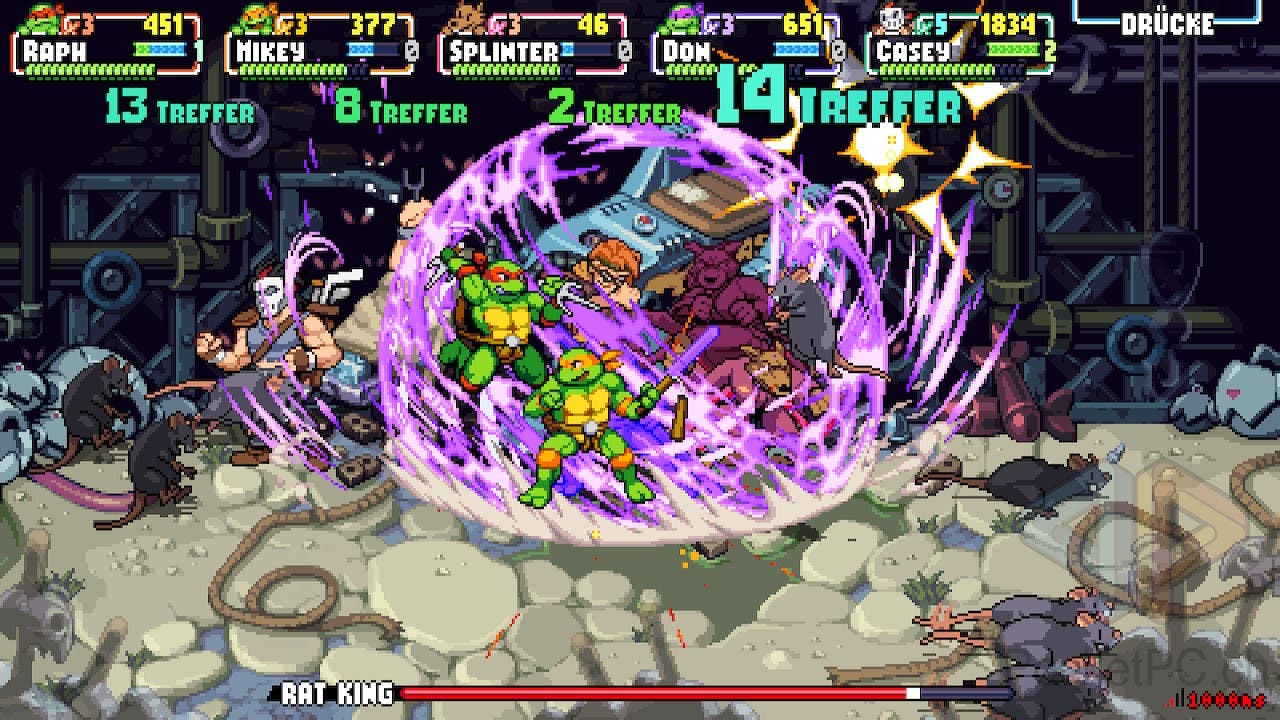The width and height of the screenshot is (1280, 720).
Task: Choose Splinter's rat portrait icon
Action: point(468,18)
